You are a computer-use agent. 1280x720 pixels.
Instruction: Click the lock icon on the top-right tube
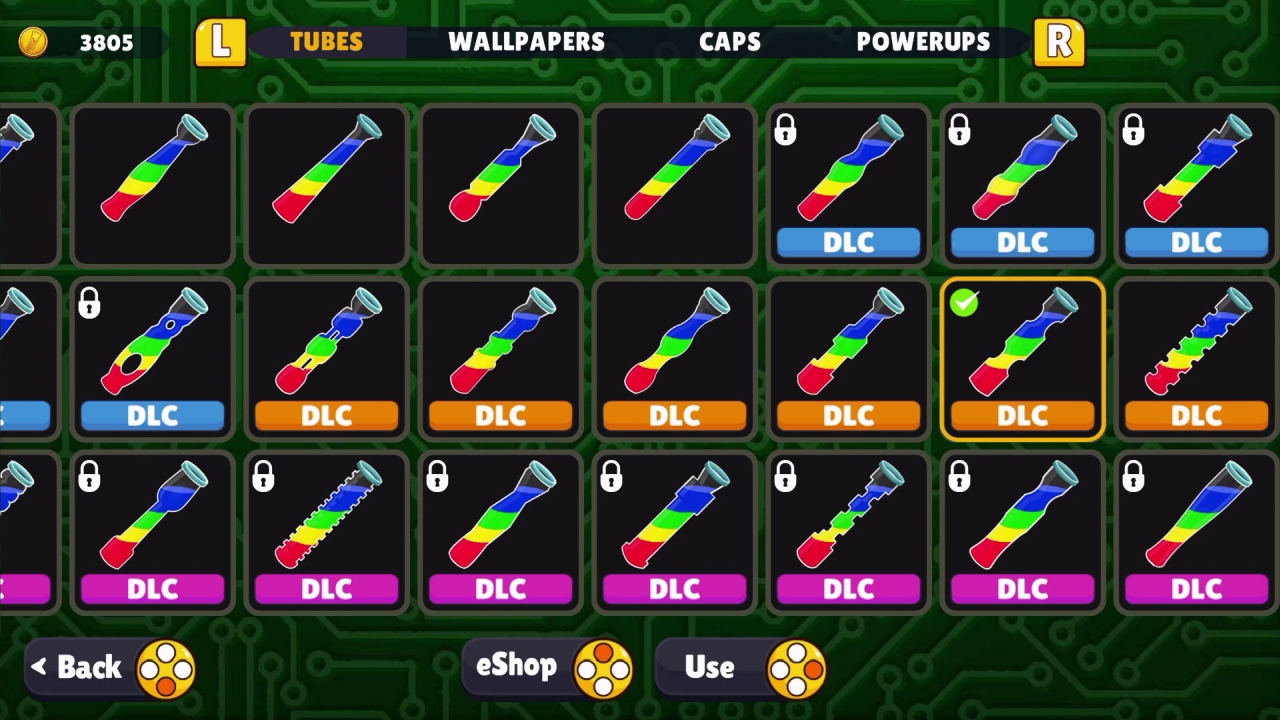(1133, 129)
